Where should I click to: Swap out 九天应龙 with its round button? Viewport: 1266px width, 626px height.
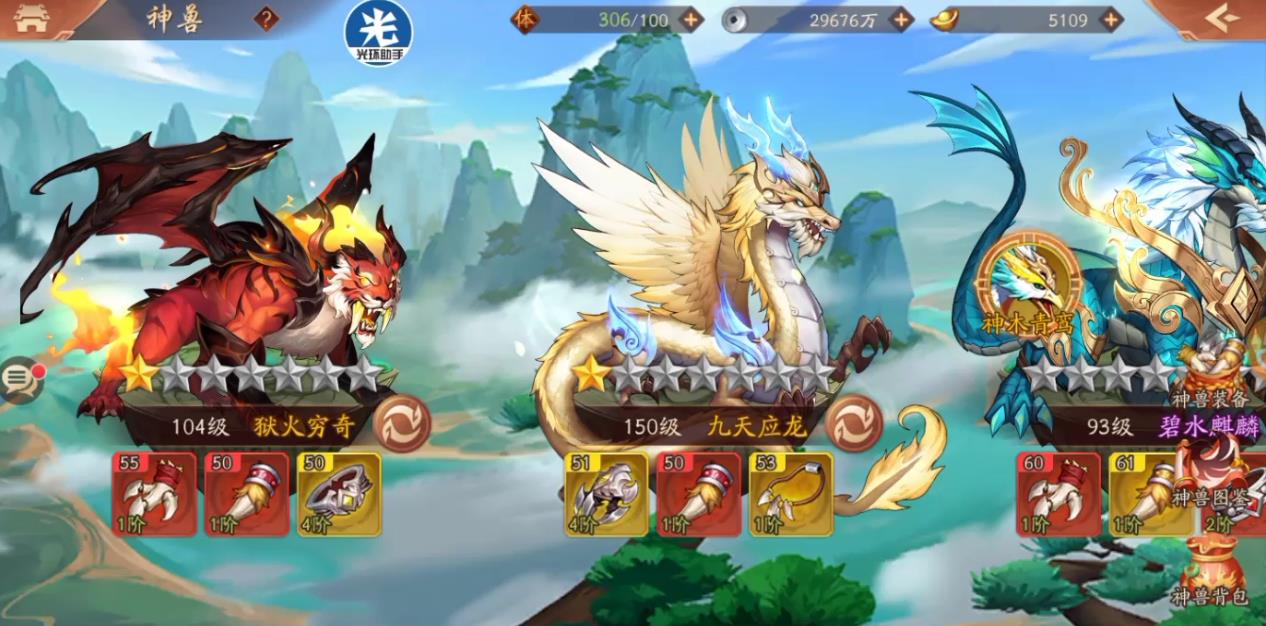point(854,424)
